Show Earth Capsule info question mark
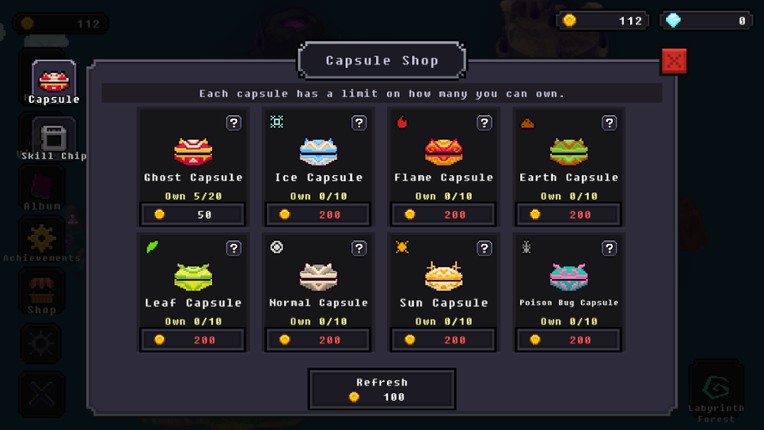 click(608, 123)
